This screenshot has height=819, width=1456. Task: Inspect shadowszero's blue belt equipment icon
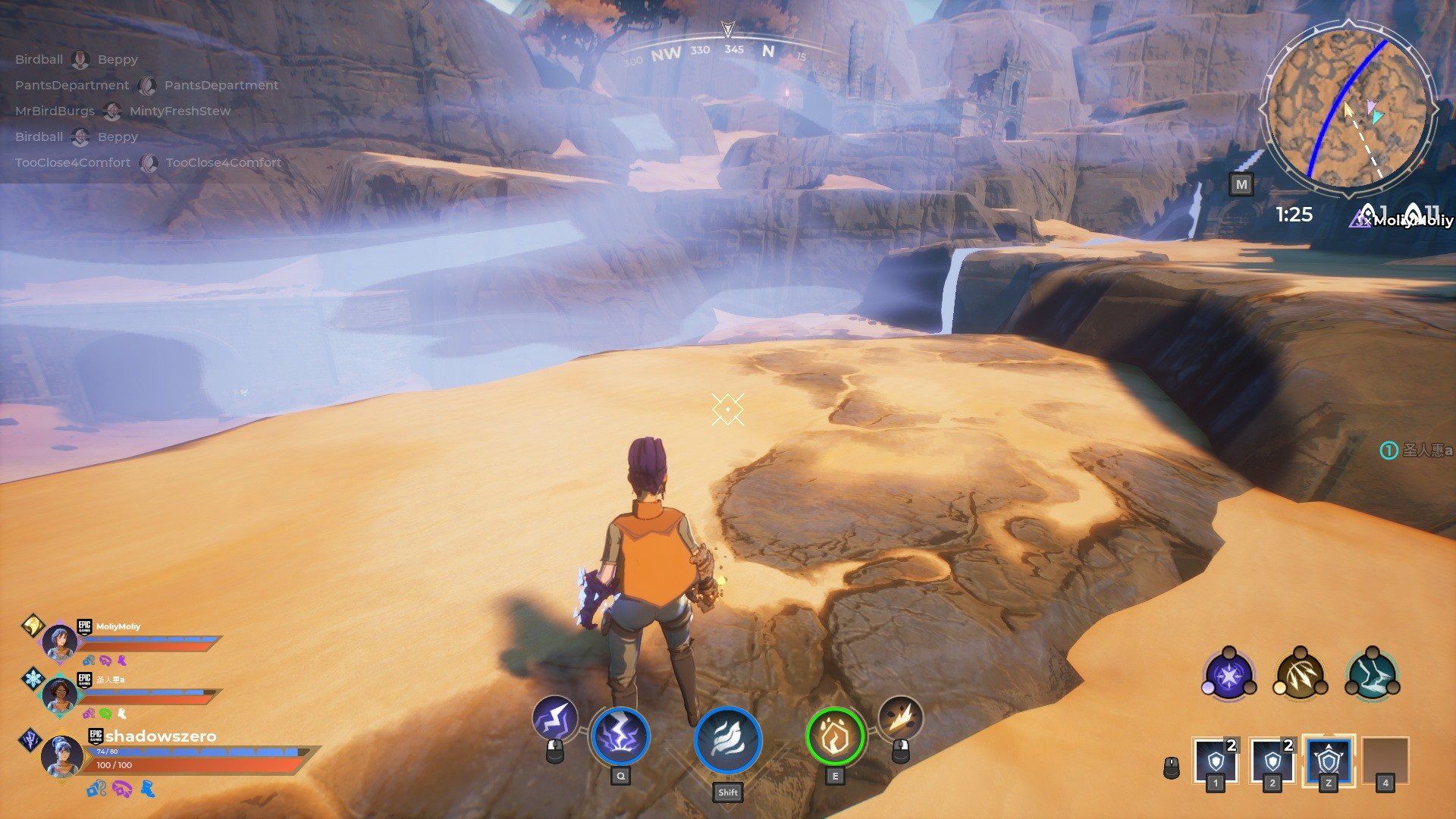point(96,789)
